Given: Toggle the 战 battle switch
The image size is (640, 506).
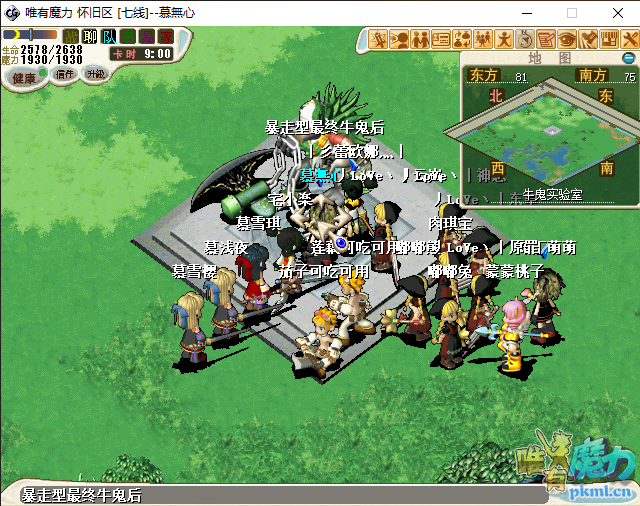Looking at the screenshot, I should pos(71,37).
